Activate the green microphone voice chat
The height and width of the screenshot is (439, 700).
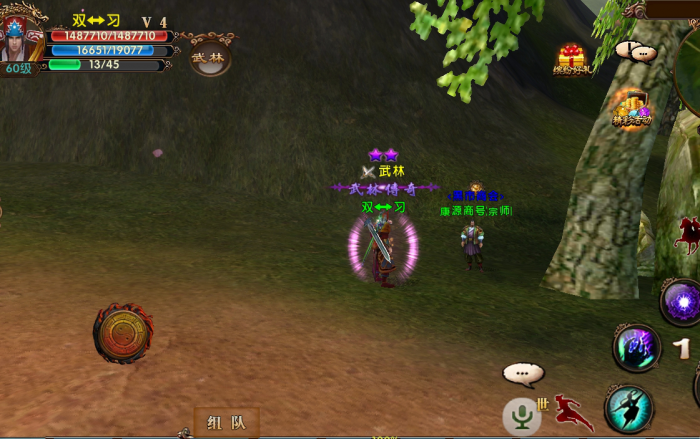[x=521, y=415]
